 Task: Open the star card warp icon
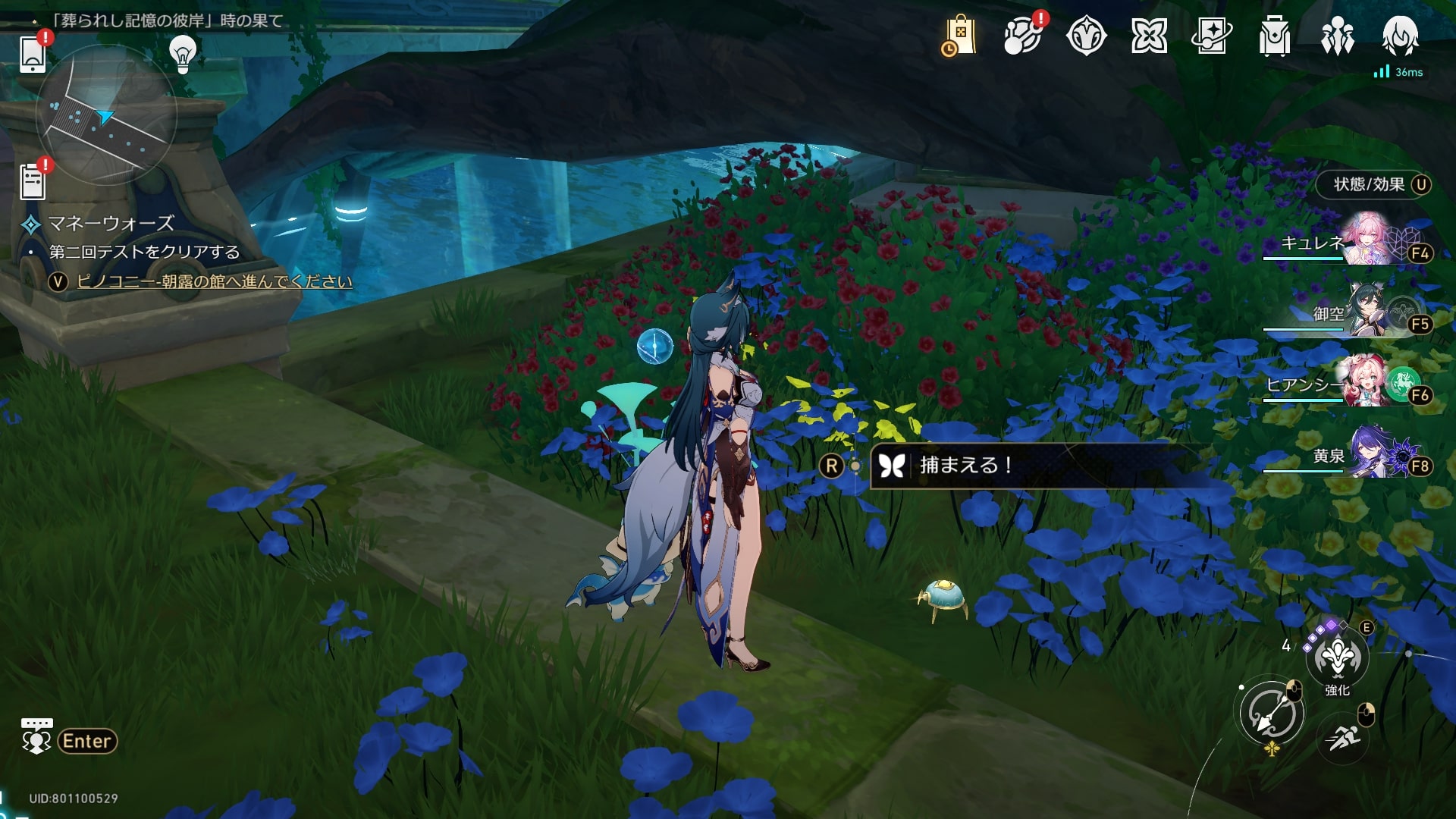(x=1212, y=36)
